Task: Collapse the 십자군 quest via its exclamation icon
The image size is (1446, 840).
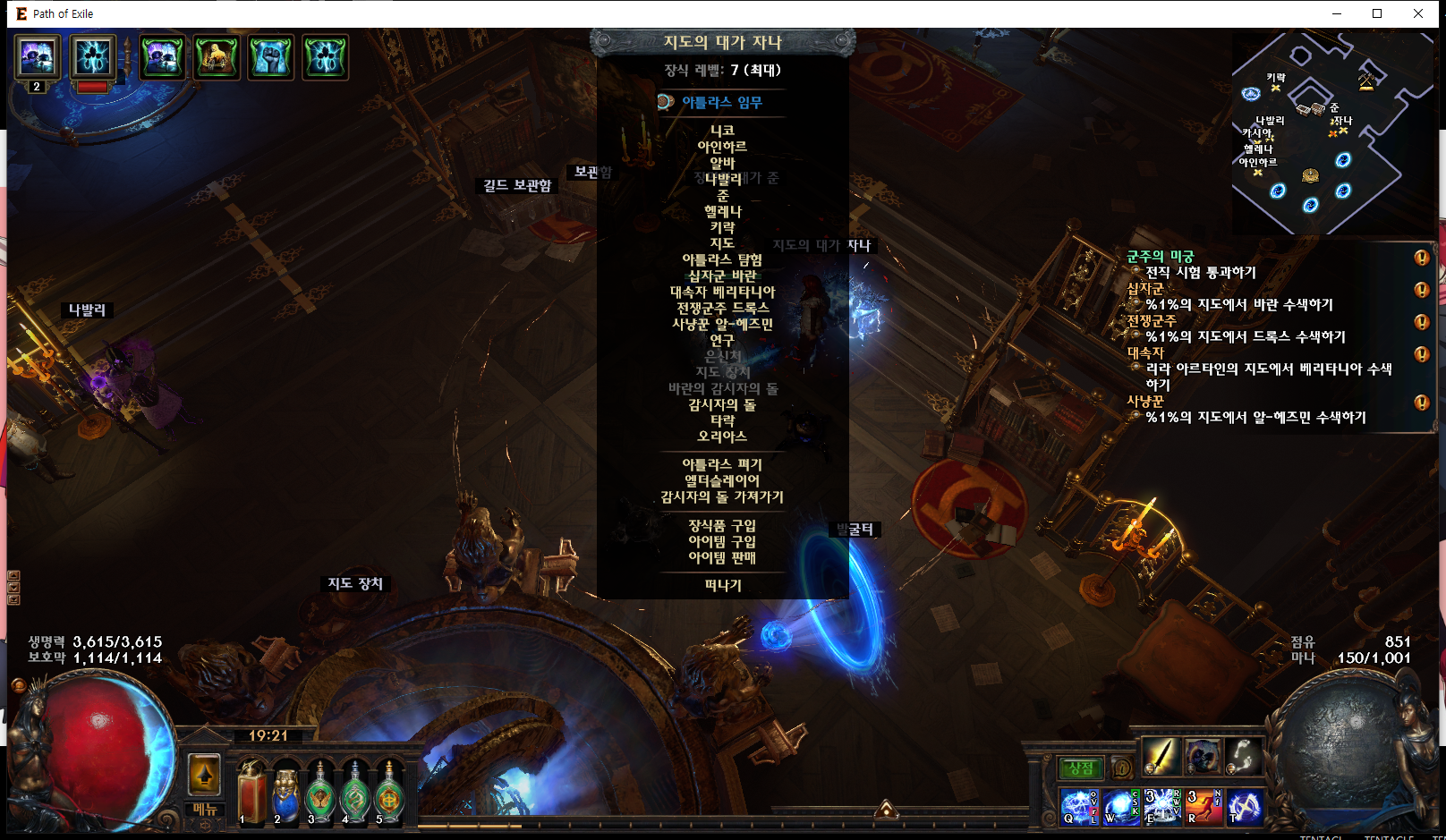Action: 1422,290
